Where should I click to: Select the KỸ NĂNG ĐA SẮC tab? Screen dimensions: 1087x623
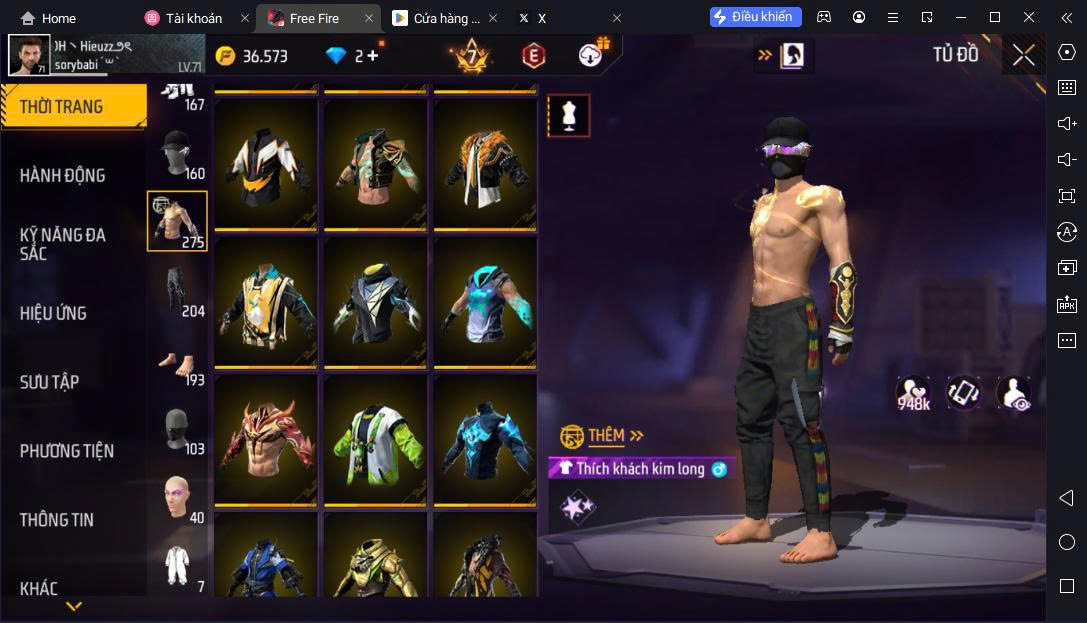coord(62,244)
